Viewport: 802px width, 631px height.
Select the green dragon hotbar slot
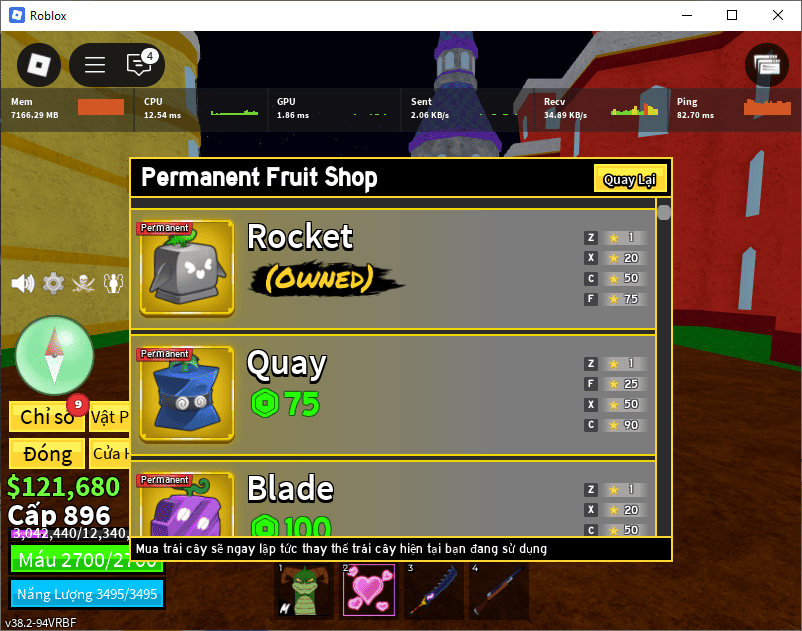point(302,589)
